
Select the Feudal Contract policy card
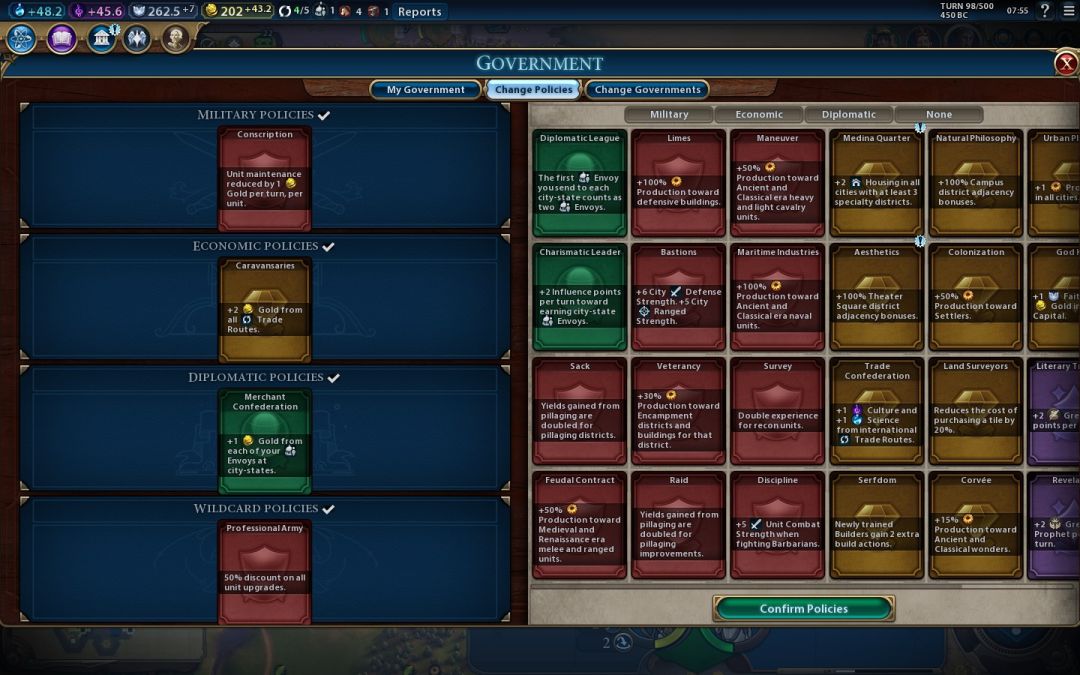[x=580, y=525]
